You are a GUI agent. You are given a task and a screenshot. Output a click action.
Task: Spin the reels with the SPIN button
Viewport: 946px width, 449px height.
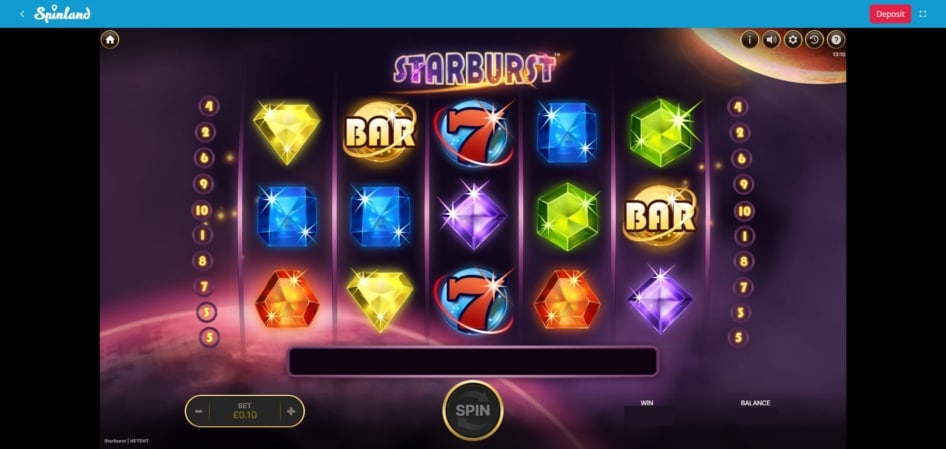coord(472,410)
